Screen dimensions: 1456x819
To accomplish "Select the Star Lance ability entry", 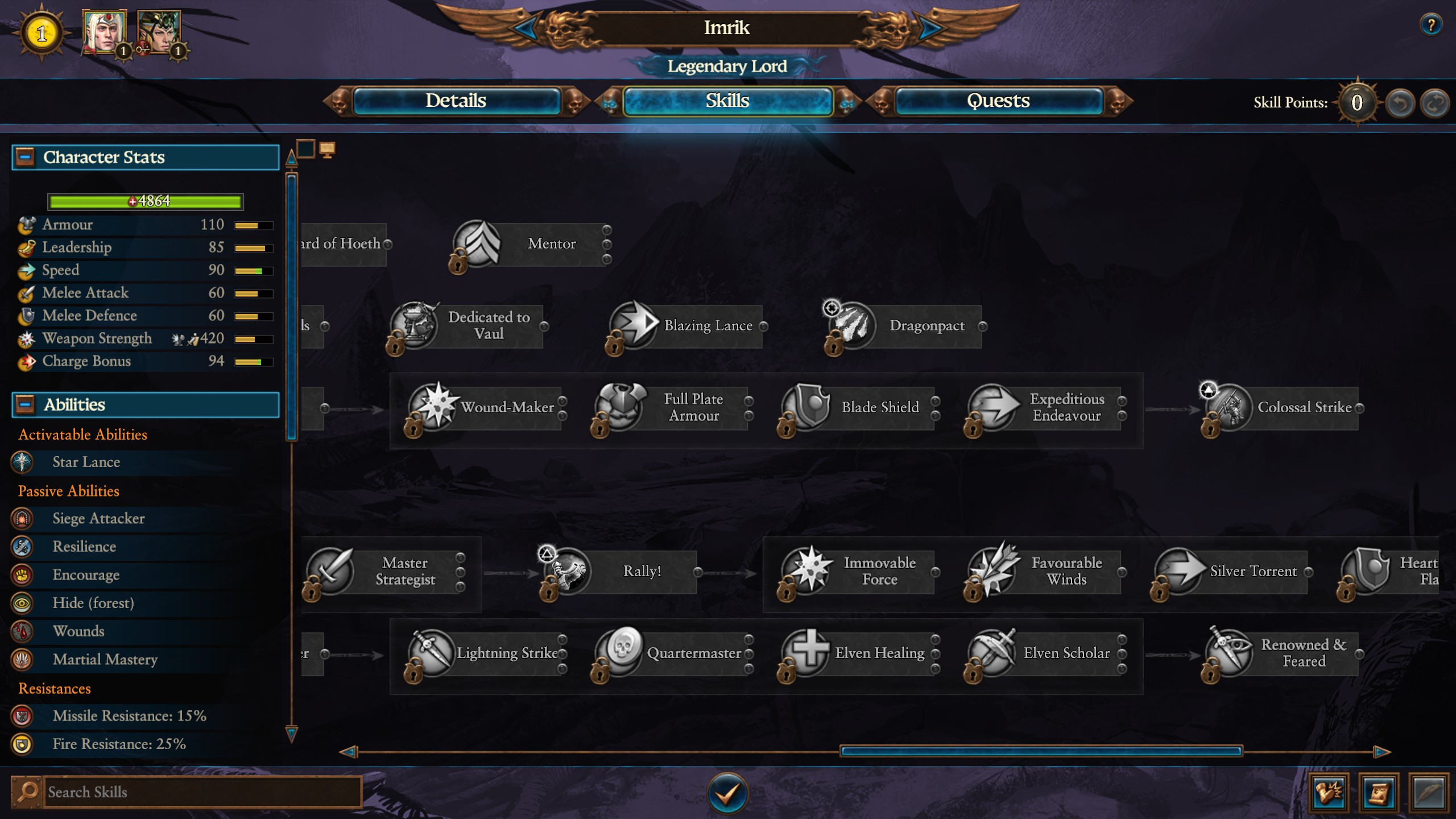I will 86,462.
